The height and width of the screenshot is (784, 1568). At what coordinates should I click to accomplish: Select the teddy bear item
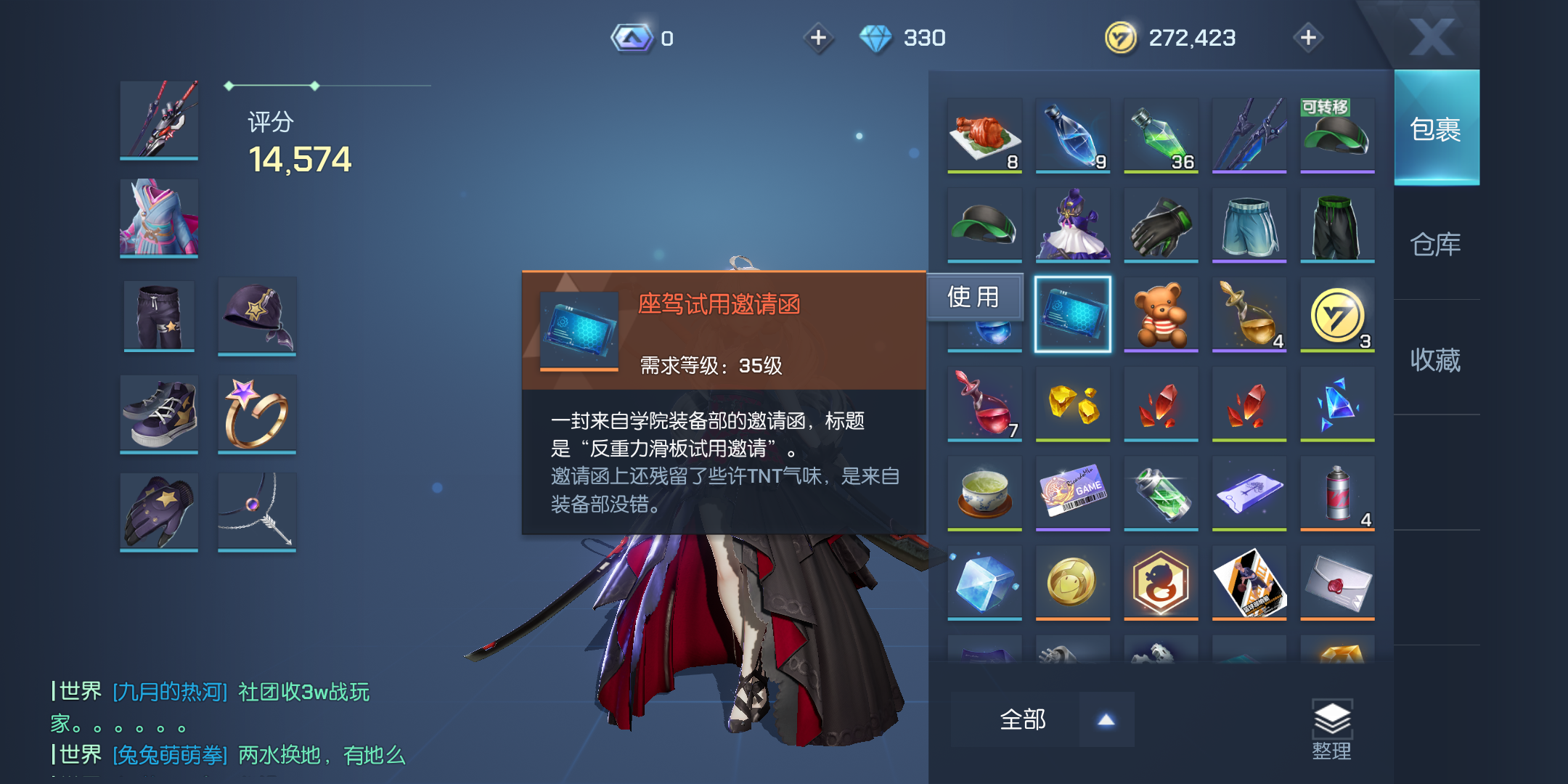coord(1161,315)
